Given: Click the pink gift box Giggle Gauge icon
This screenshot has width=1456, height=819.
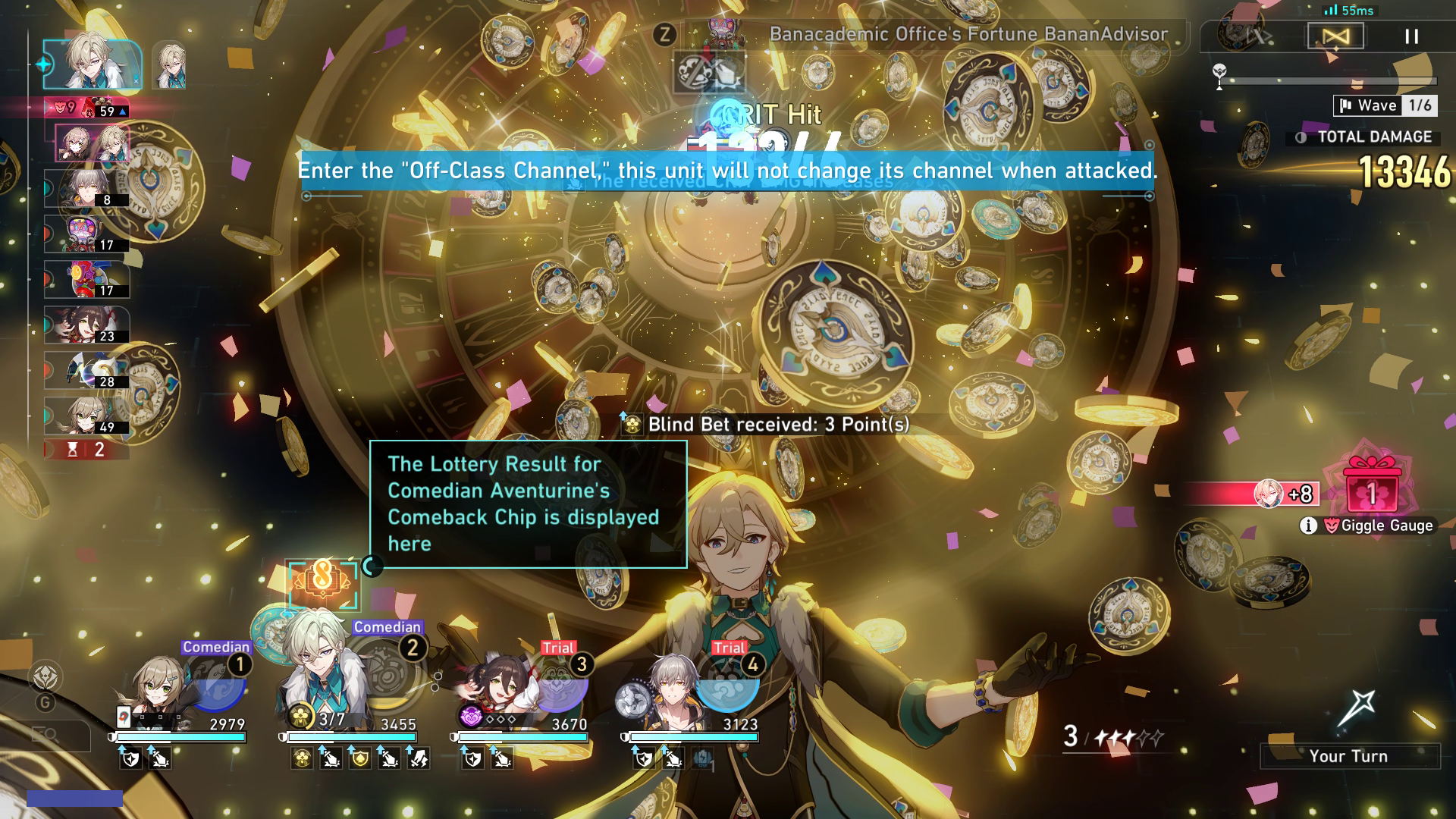Looking at the screenshot, I should point(1371,491).
